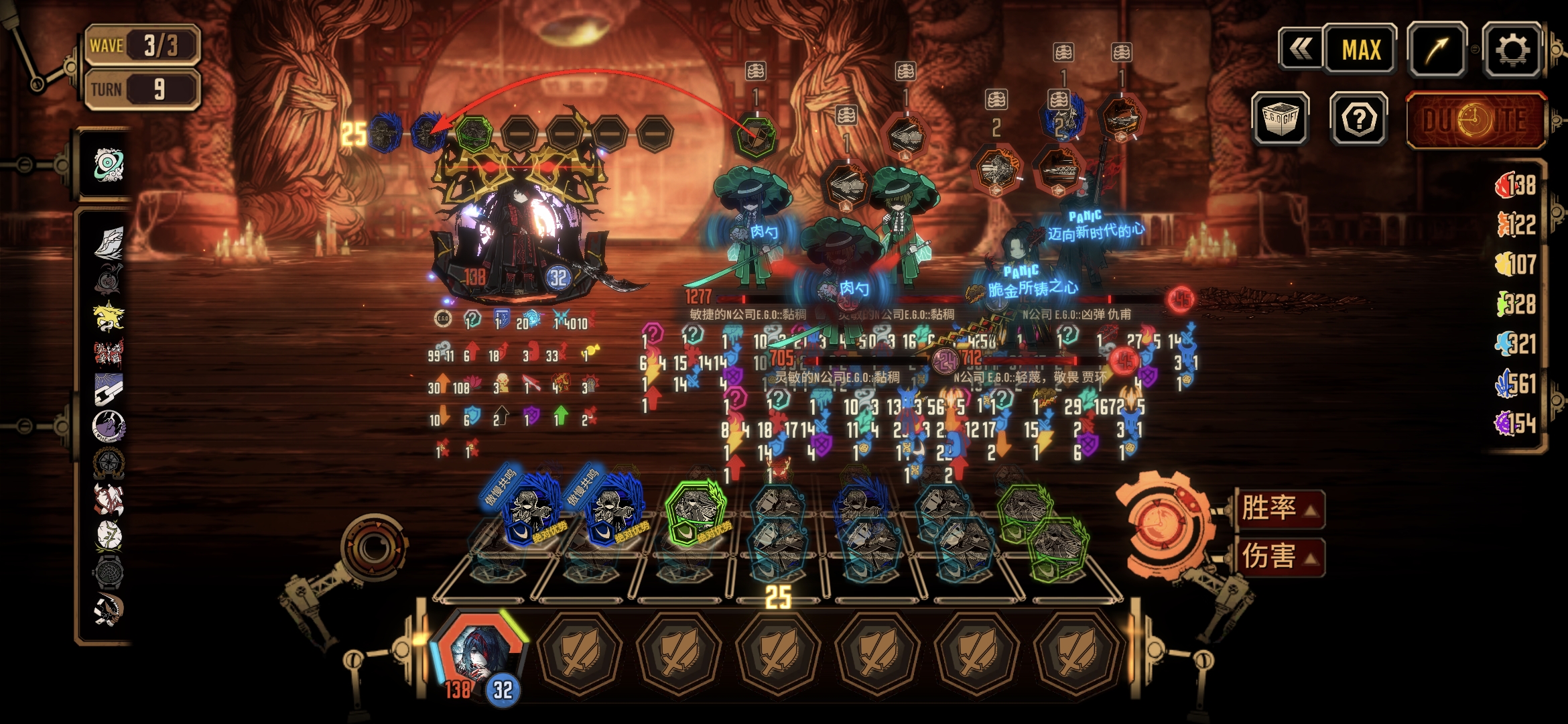Inspect the white feather gift icon

(x=109, y=243)
